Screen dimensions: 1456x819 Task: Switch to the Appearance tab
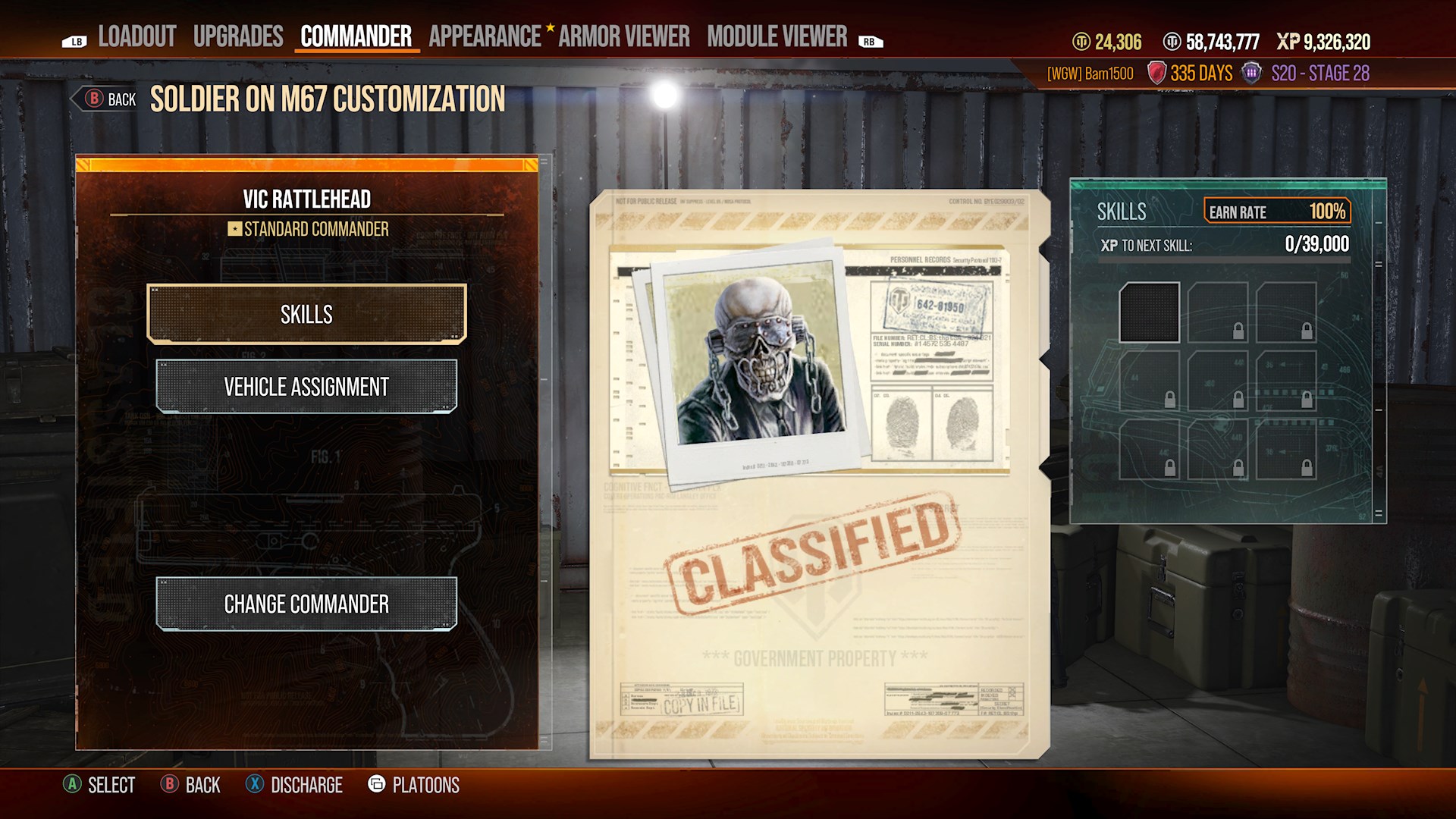click(x=484, y=35)
